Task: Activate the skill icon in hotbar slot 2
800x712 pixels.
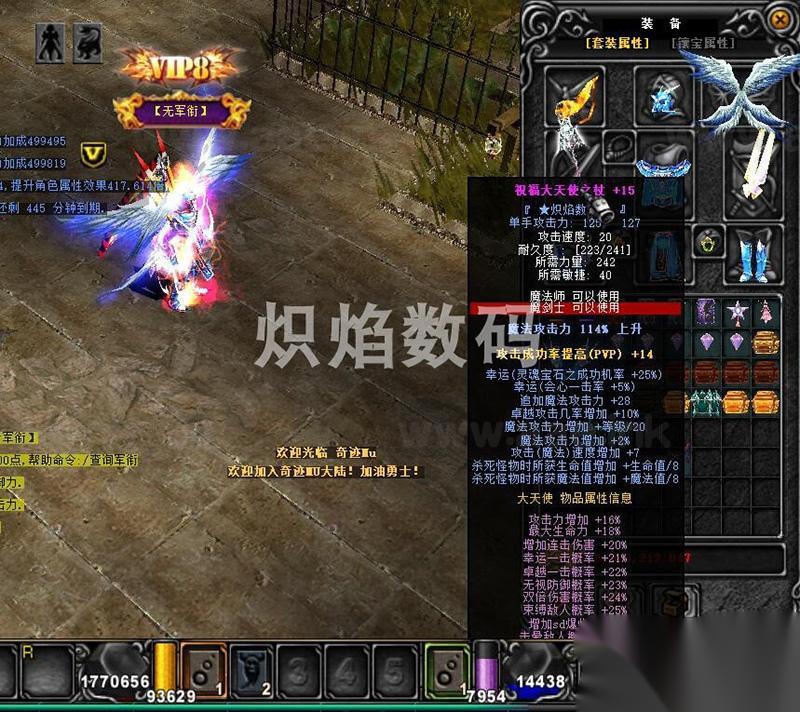Action: (250, 669)
